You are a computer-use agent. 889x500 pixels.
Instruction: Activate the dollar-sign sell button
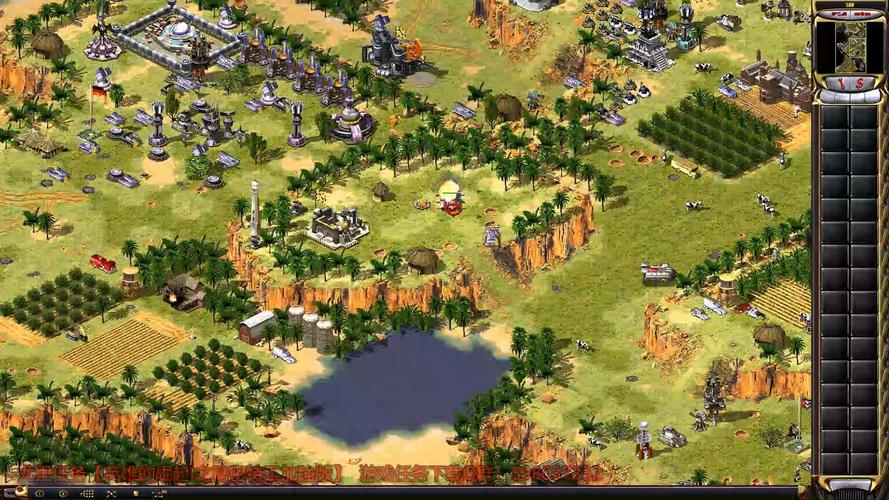tap(858, 83)
